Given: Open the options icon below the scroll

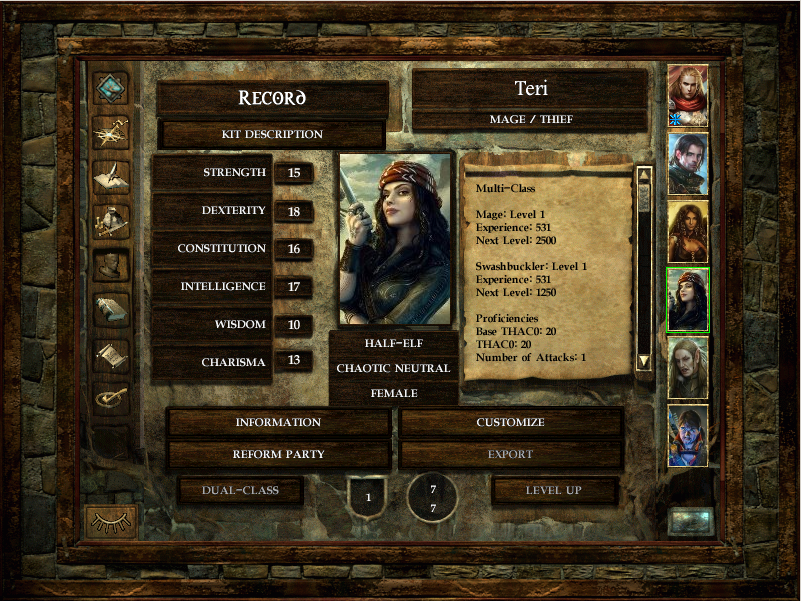Looking at the screenshot, I should click(x=110, y=397).
